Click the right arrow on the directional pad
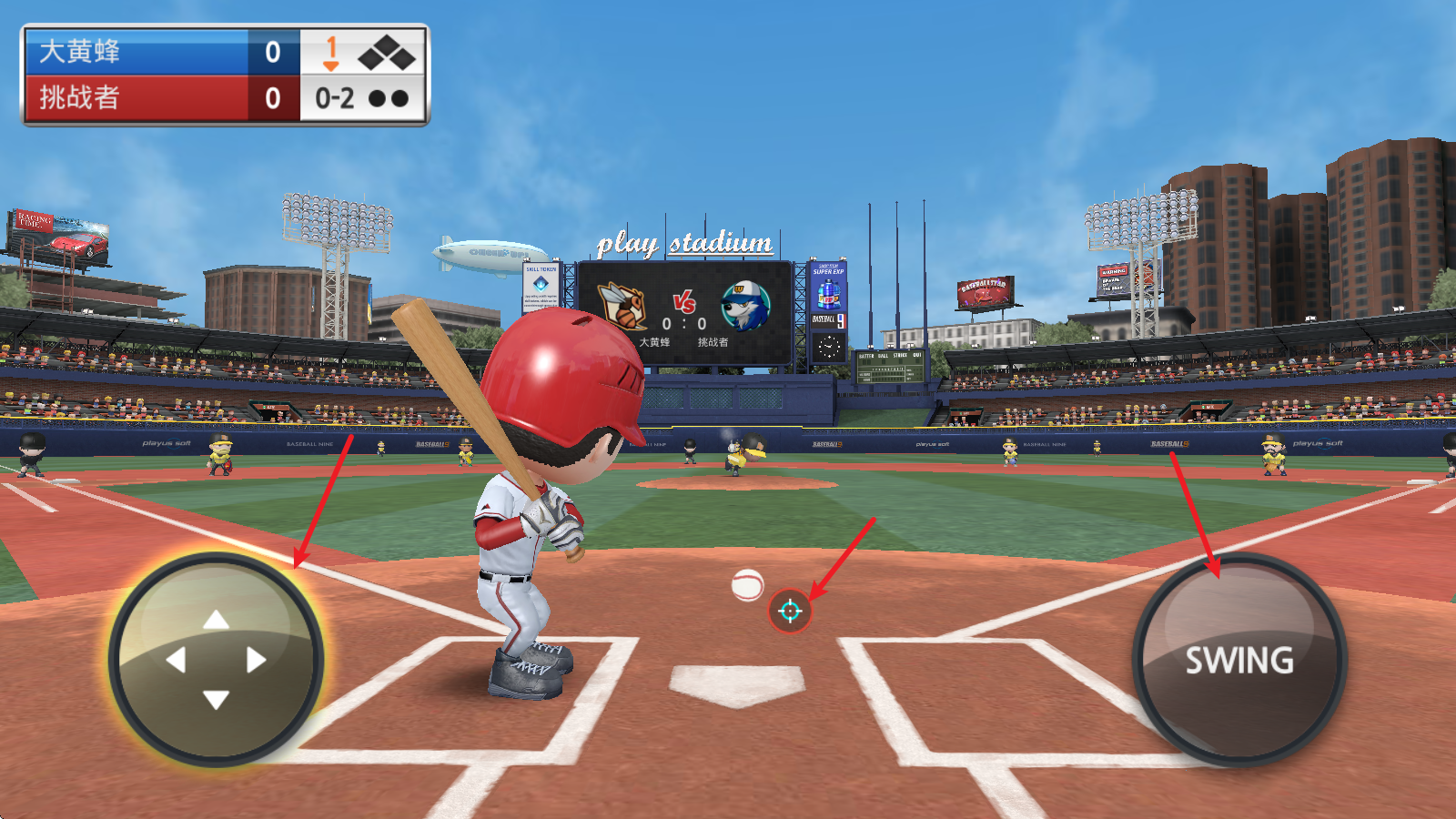The height and width of the screenshot is (819, 1456). [x=256, y=660]
